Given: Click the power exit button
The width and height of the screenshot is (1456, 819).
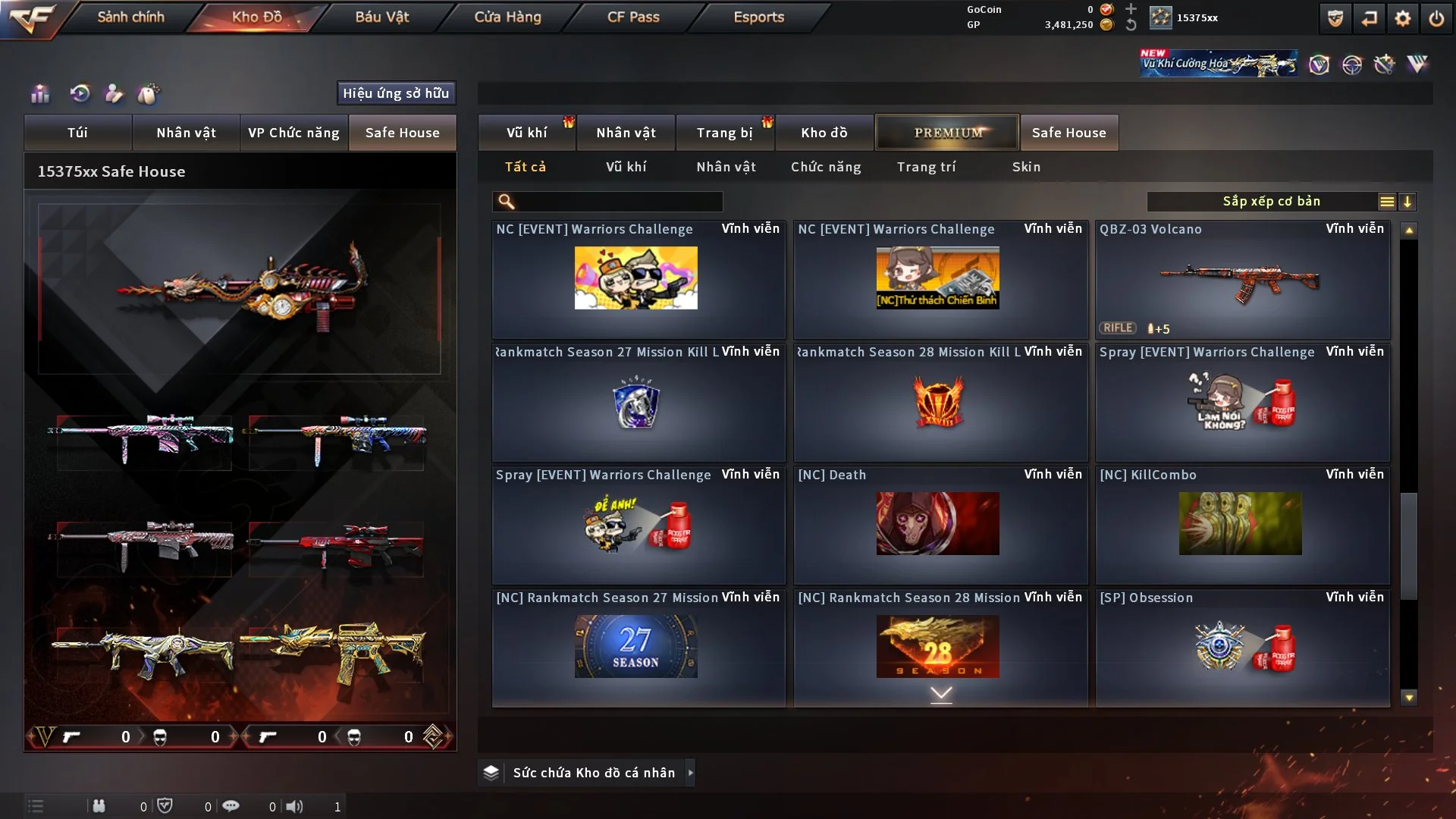Looking at the screenshot, I should [1436, 18].
